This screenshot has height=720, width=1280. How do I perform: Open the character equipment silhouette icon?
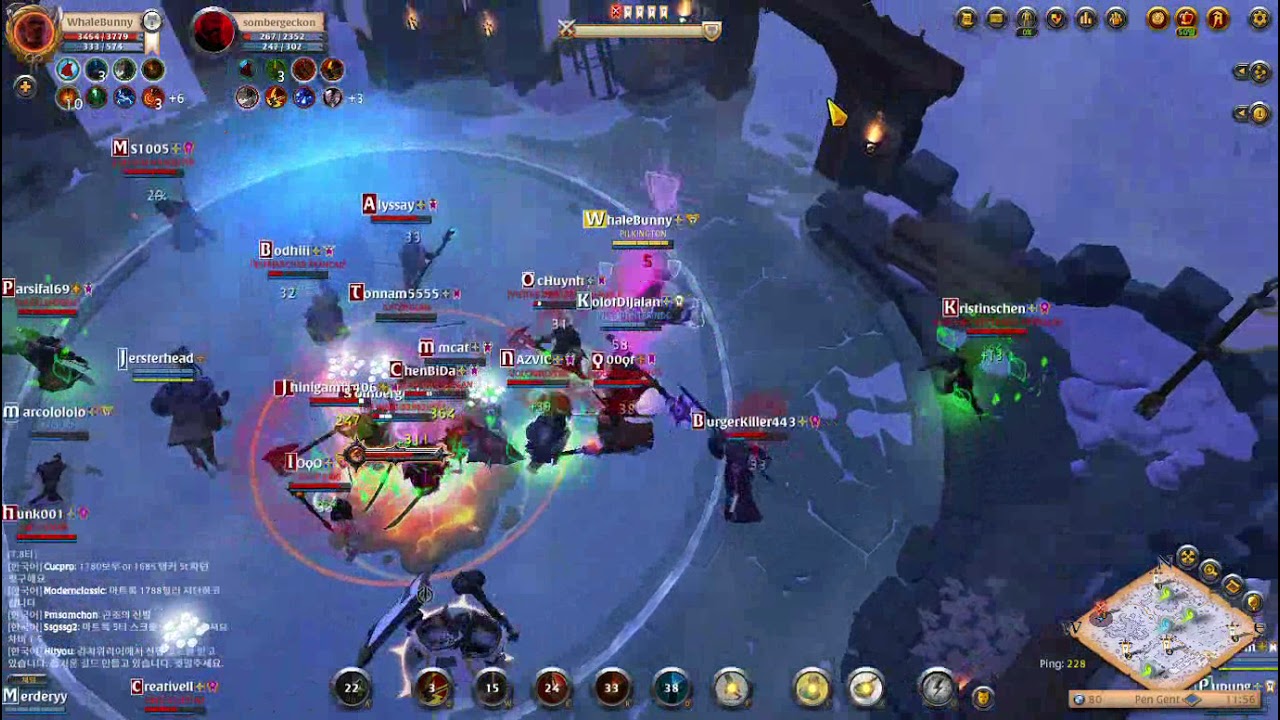coord(1026,18)
